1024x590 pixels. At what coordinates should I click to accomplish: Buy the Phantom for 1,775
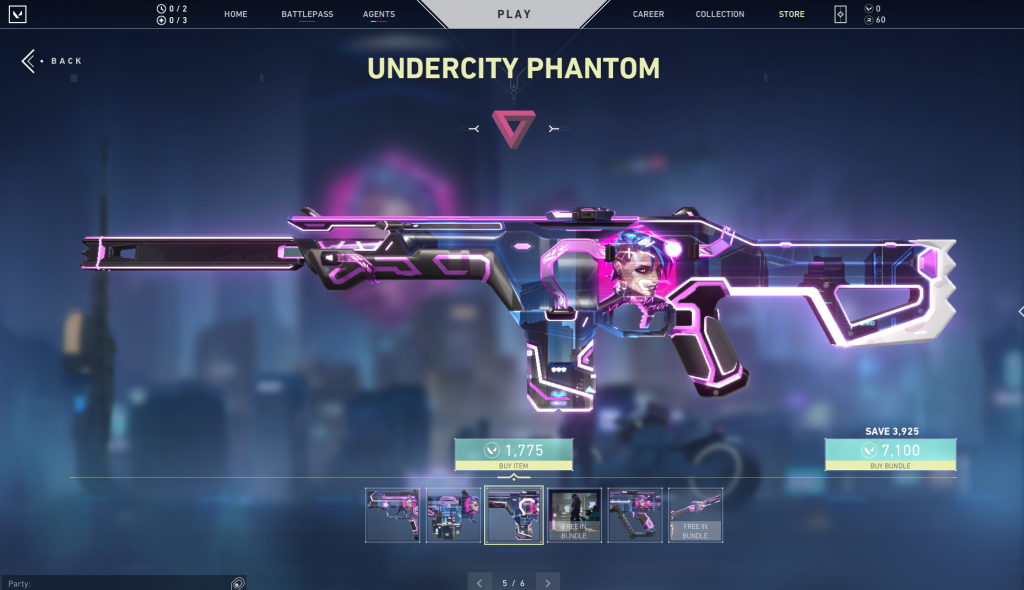[x=514, y=454]
